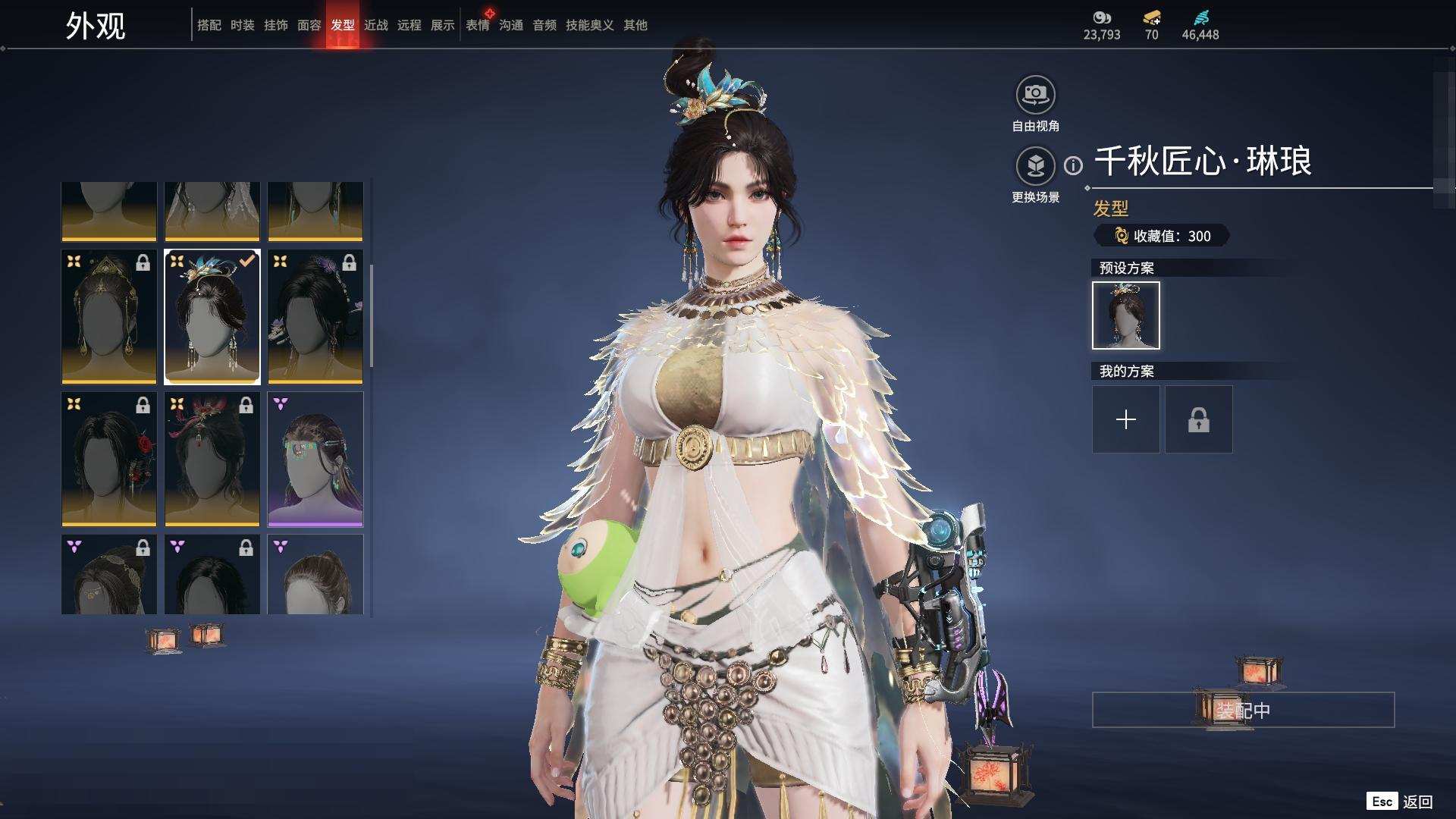Image resolution: width=1456 pixels, height=819 pixels.
Task: Select the 沟通 communication tab
Action: [511, 25]
